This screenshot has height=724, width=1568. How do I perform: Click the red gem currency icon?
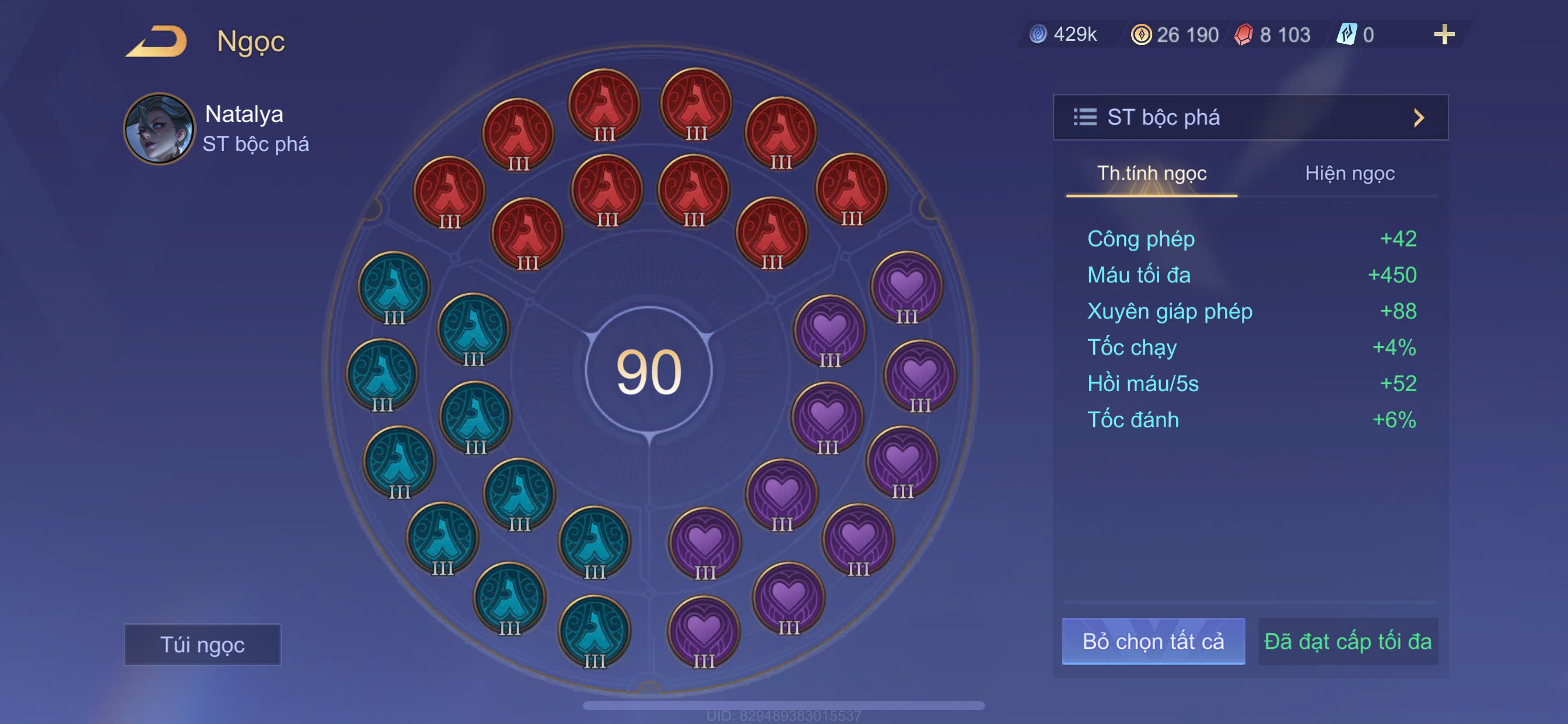click(x=1244, y=34)
